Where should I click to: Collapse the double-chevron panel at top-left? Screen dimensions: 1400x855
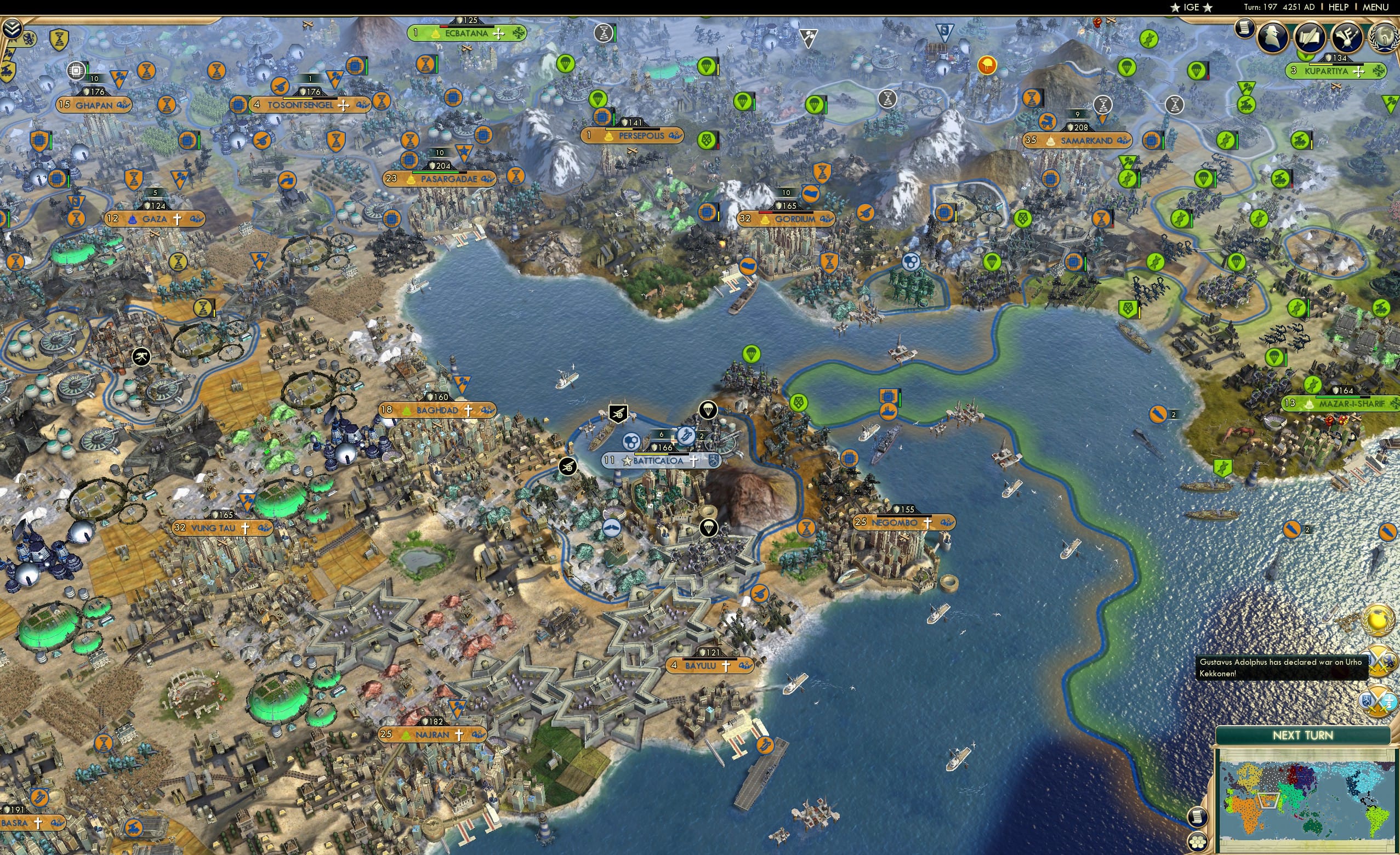(13, 27)
